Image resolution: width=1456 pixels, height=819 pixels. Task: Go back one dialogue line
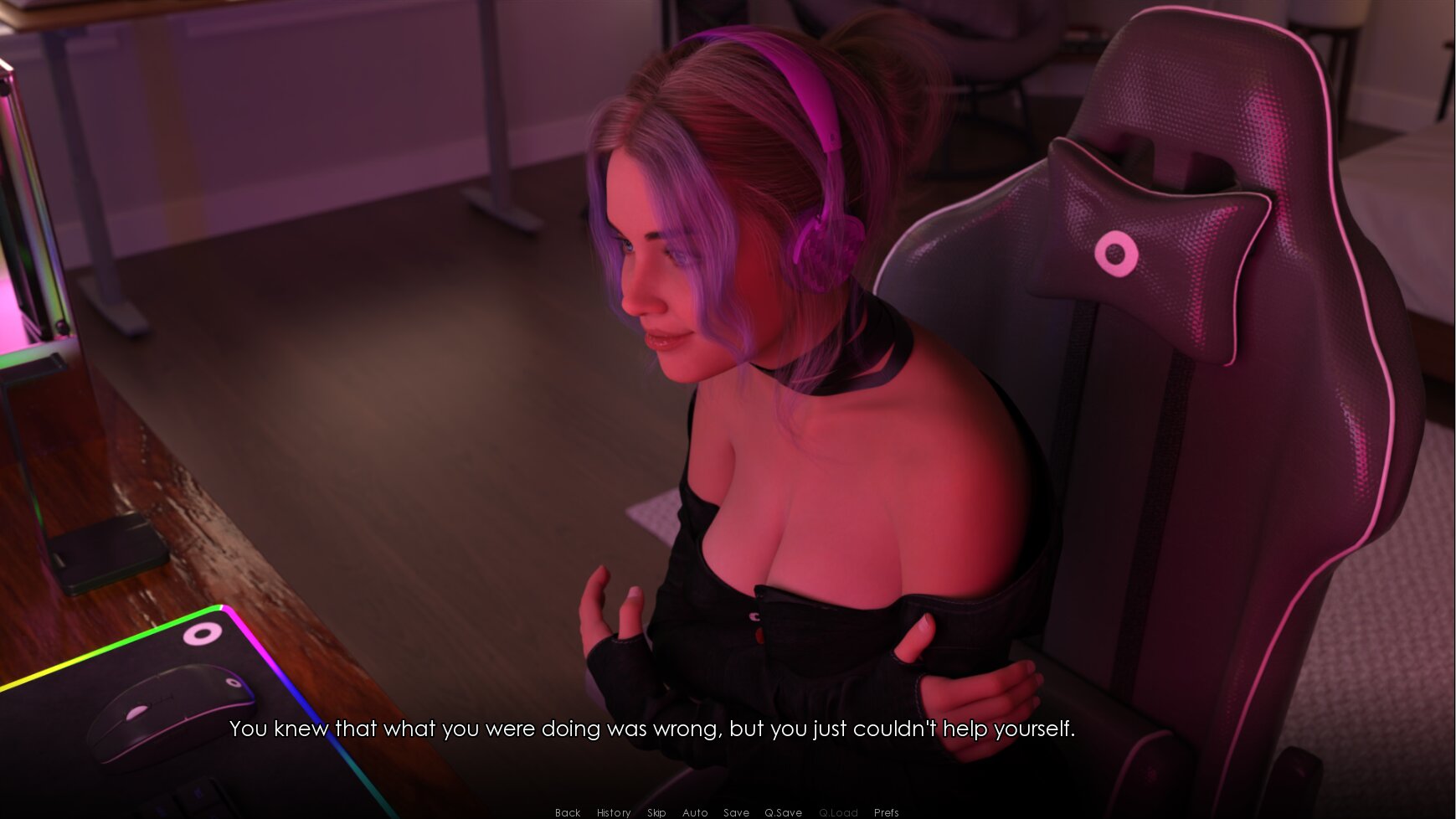tap(567, 812)
